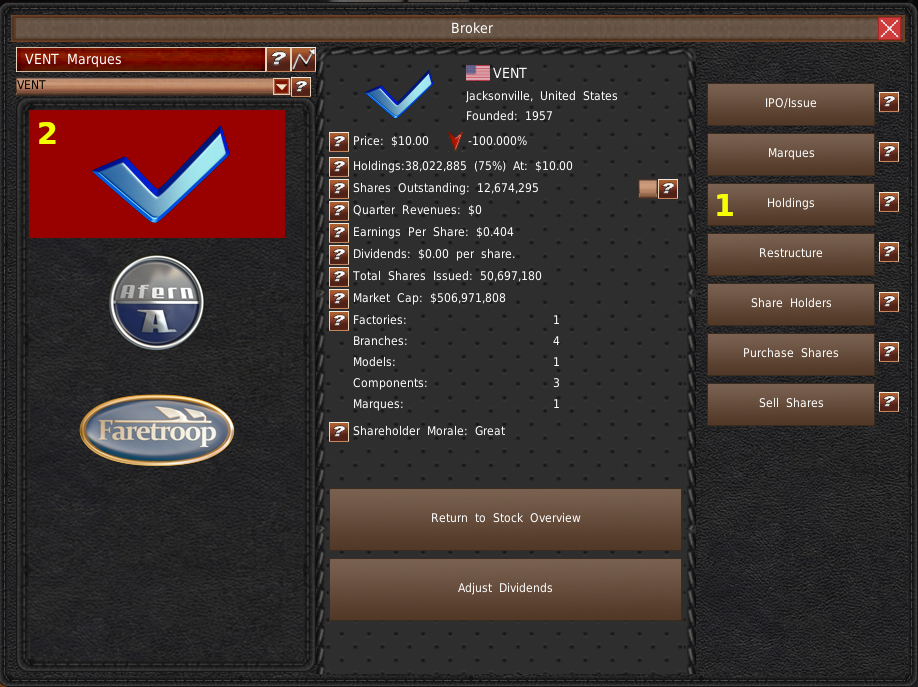
Task: Select the Afern marque logo
Action: 156,303
